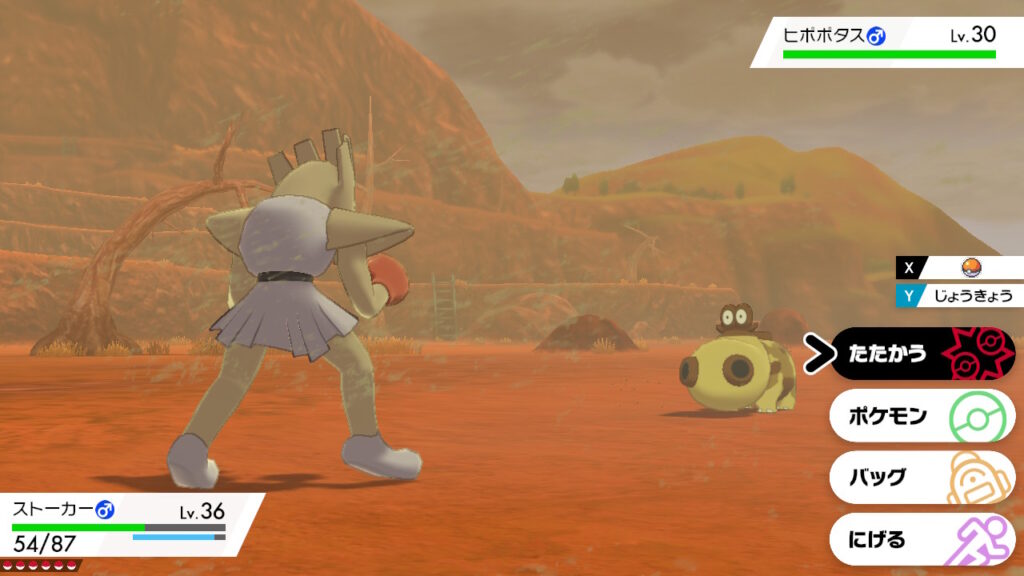The image size is (1024, 576).
Task: Show the じょうきょう battle status
Action: pos(966,295)
